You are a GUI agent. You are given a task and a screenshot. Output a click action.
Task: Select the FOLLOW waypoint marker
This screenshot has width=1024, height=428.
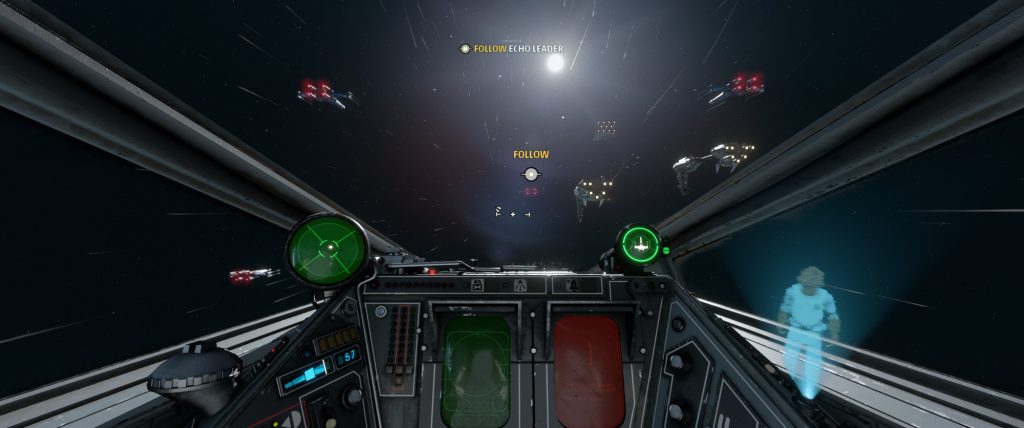531,174
